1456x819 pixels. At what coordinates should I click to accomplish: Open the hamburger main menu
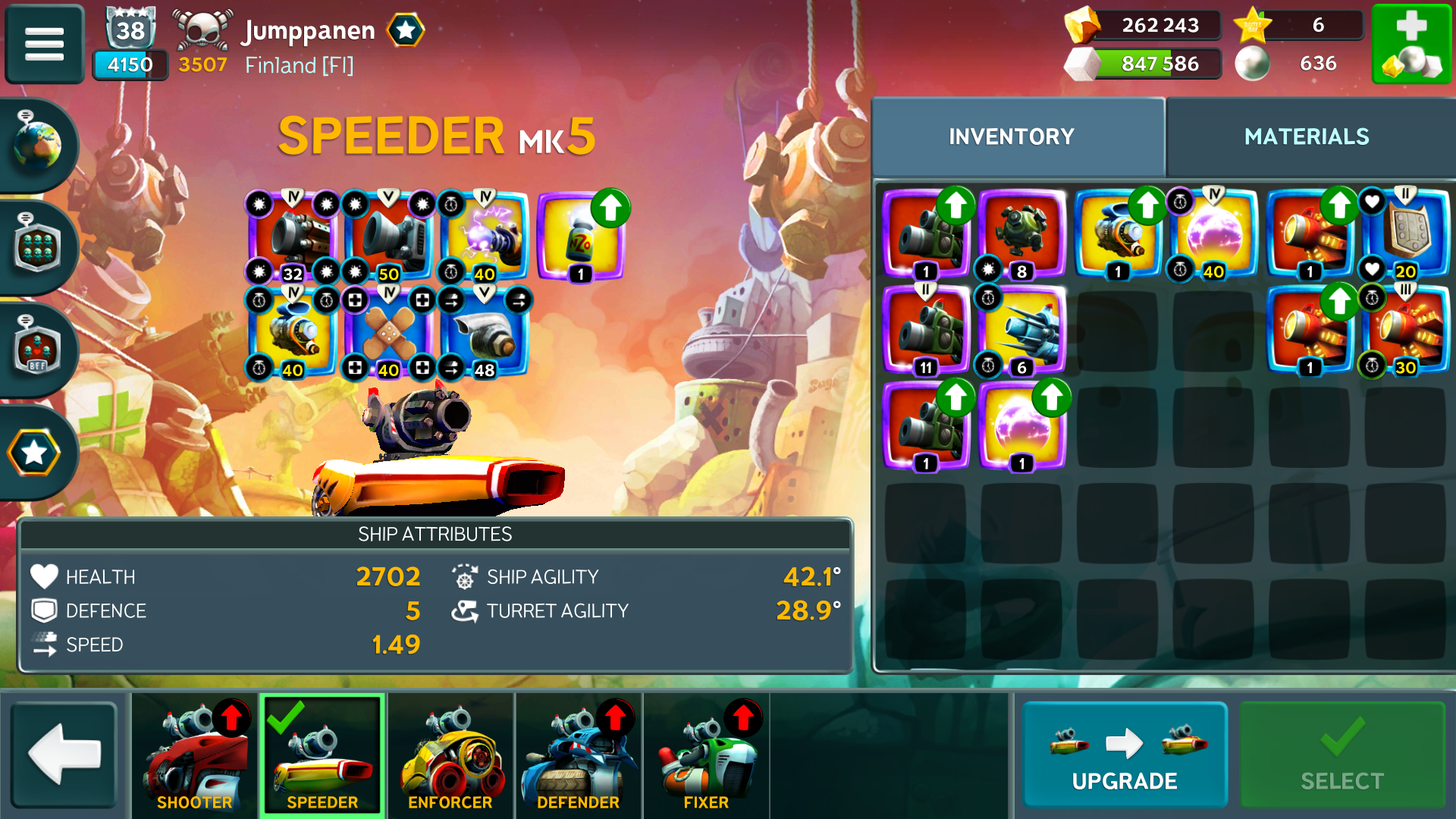coord(44,43)
